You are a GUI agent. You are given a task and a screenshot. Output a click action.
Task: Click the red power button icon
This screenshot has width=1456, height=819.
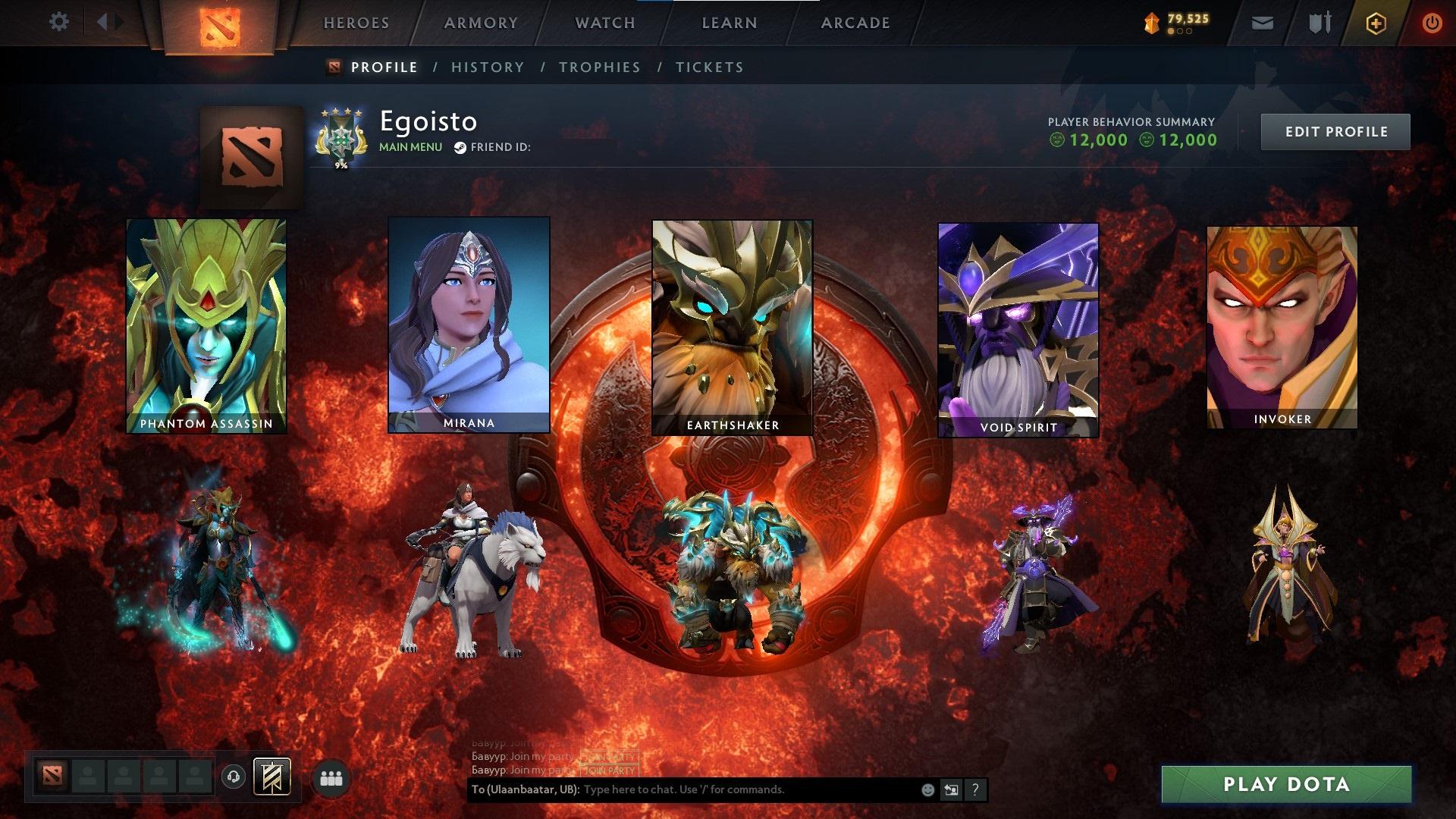pyautogui.click(x=1432, y=23)
